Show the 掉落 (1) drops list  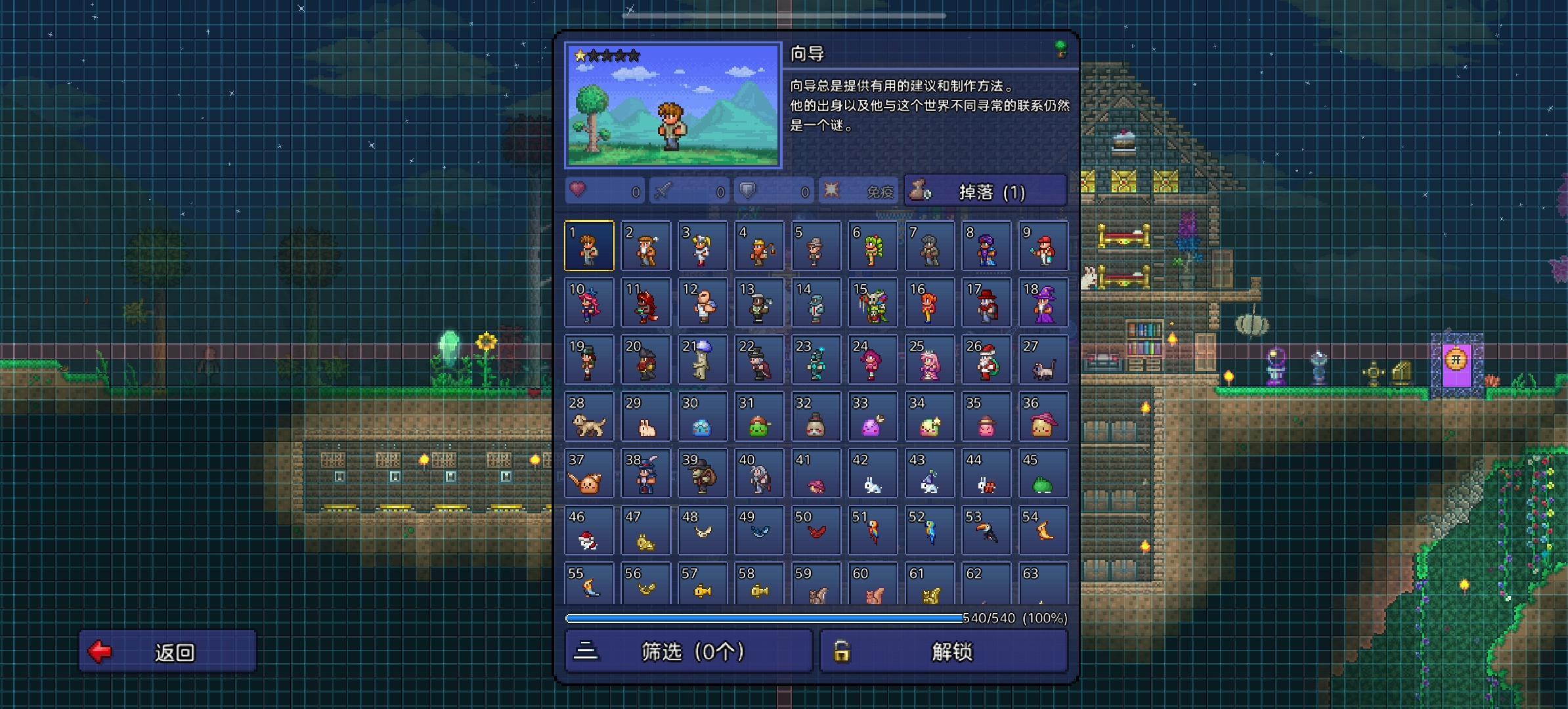pos(985,191)
